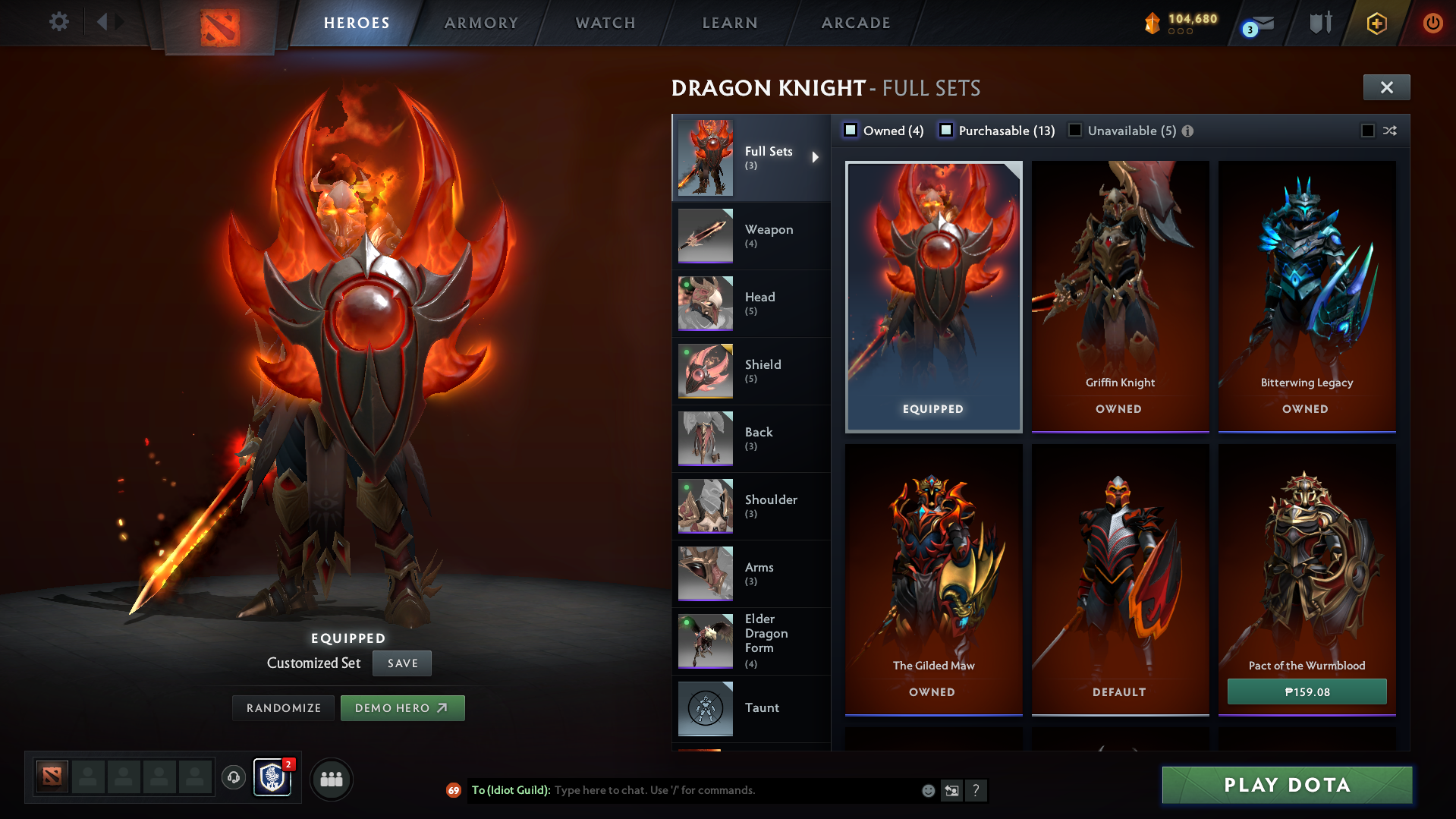The height and width of the screenshot is (819, 1456).
Task: Open the guild panel via shield icon
Action: (x=272, y=779)
